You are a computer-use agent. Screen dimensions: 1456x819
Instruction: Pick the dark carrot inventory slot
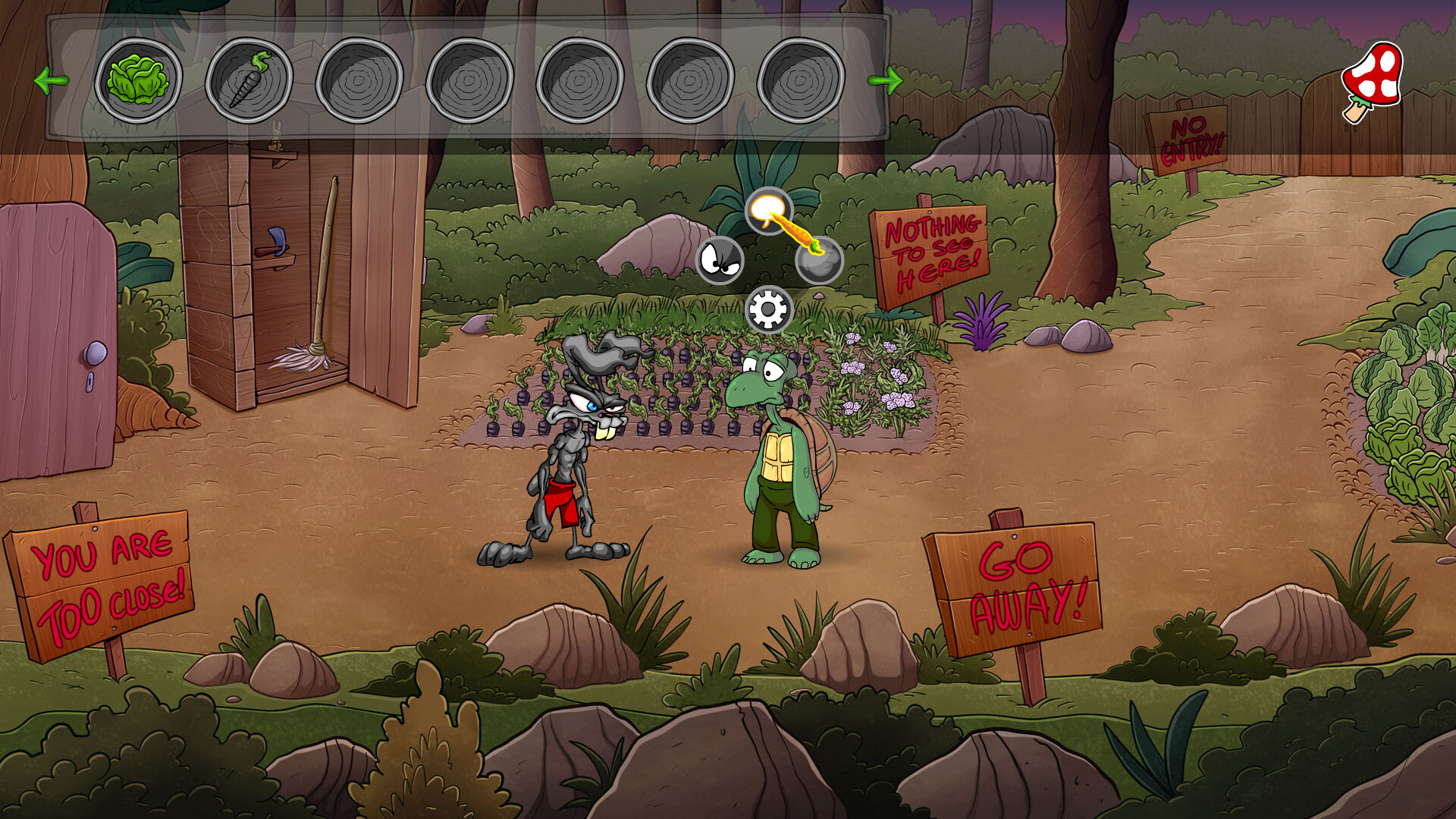(249, 80)
